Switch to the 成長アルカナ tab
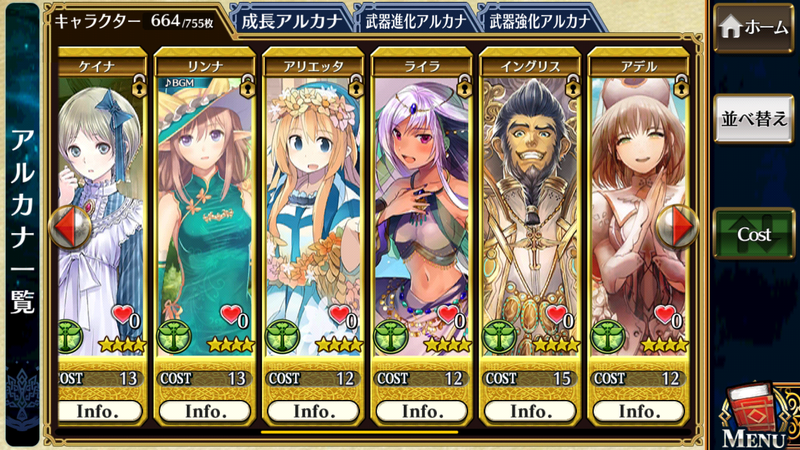Image resolution: width=800 pixels, height=450 pixels. click(x=289, y=19)
